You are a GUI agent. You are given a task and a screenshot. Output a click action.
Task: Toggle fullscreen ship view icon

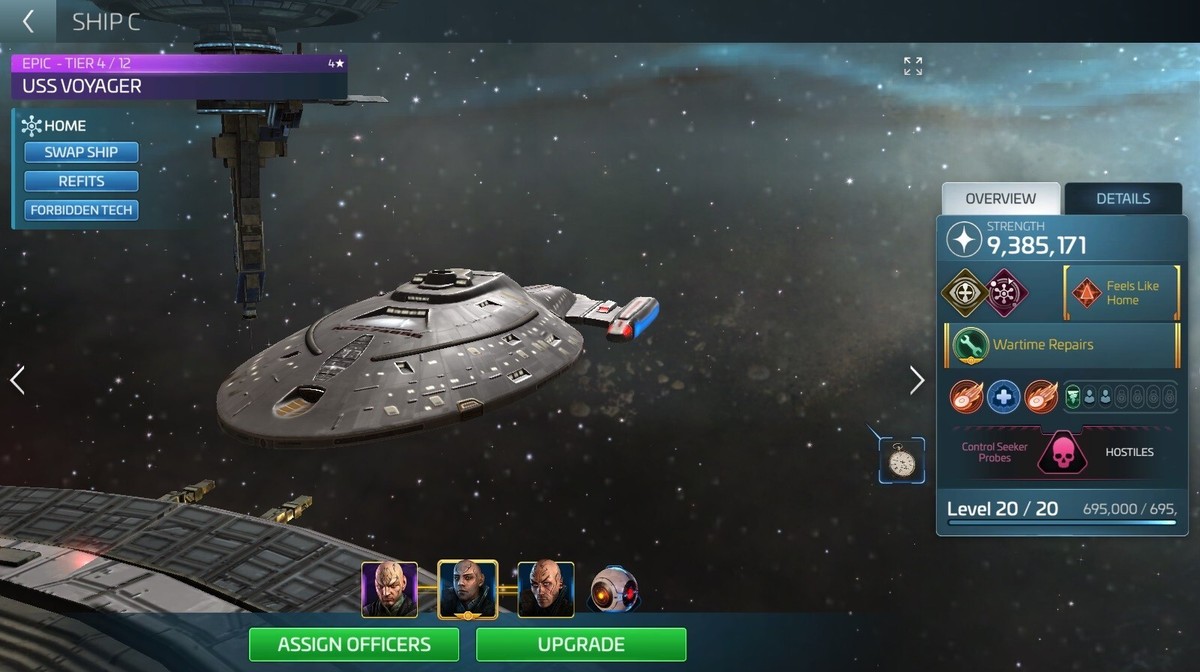point(913,66)
